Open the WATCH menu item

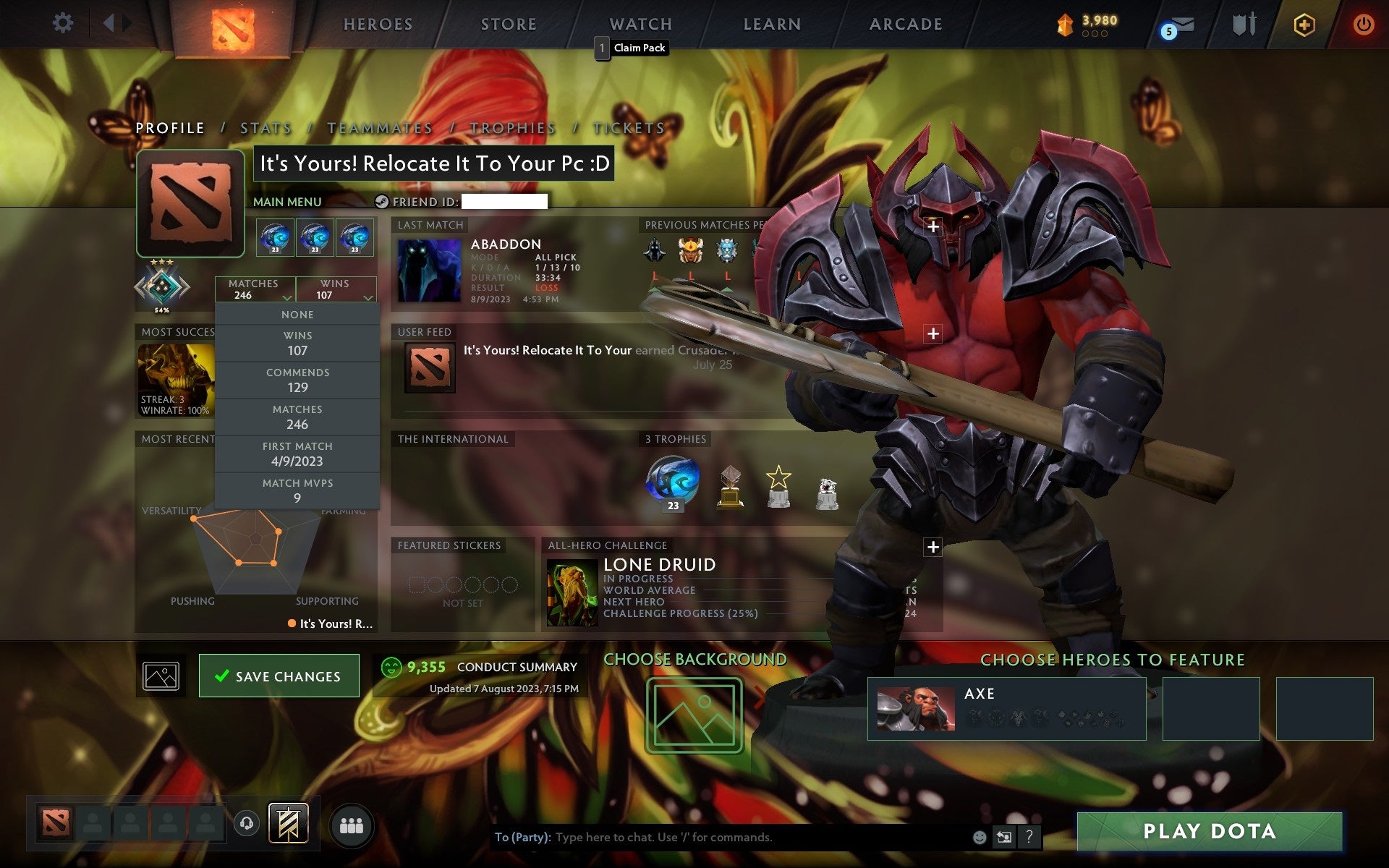click(640, 24)
